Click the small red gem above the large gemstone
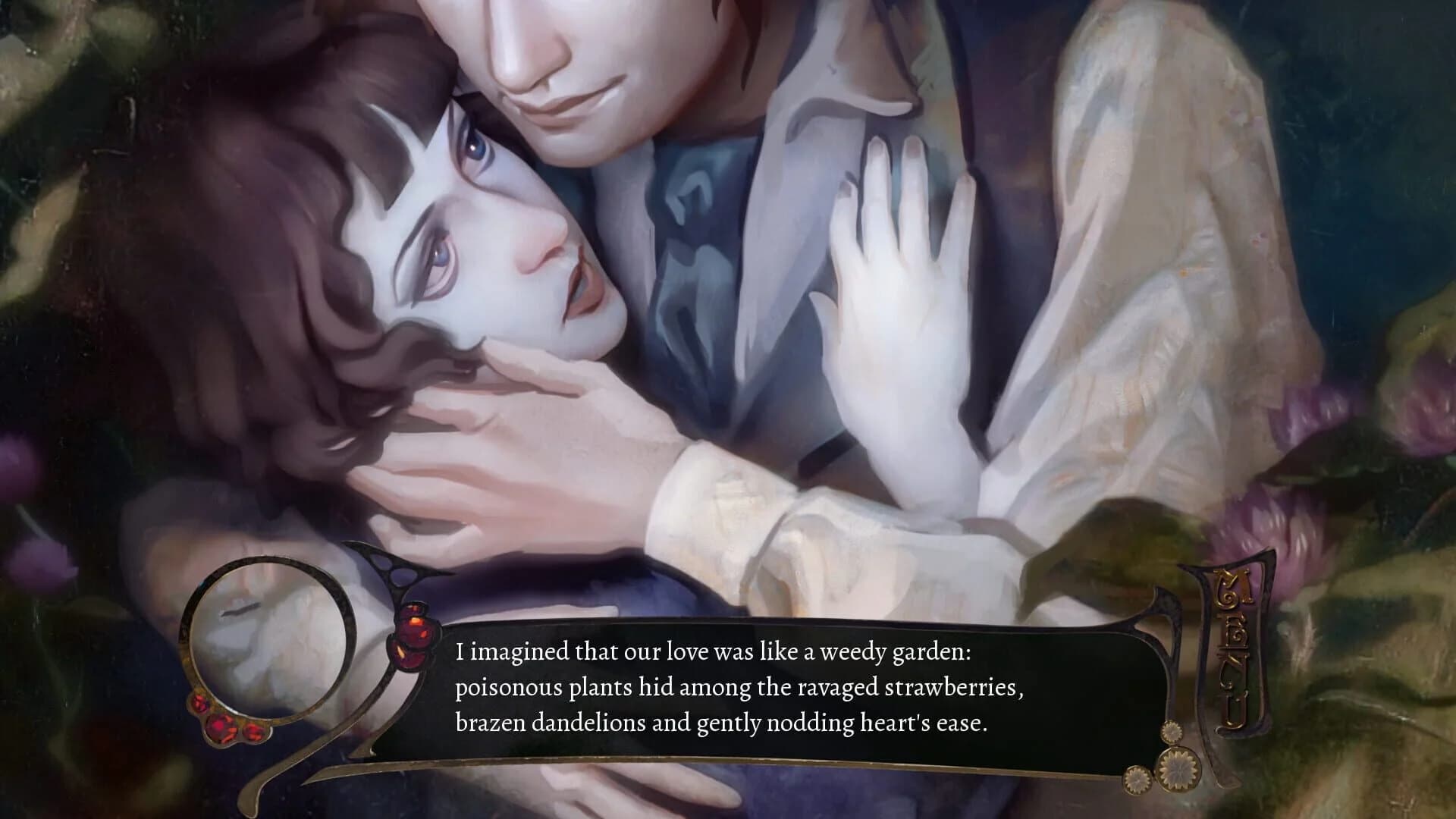1456x819 pixels. [x=411, y=608]
